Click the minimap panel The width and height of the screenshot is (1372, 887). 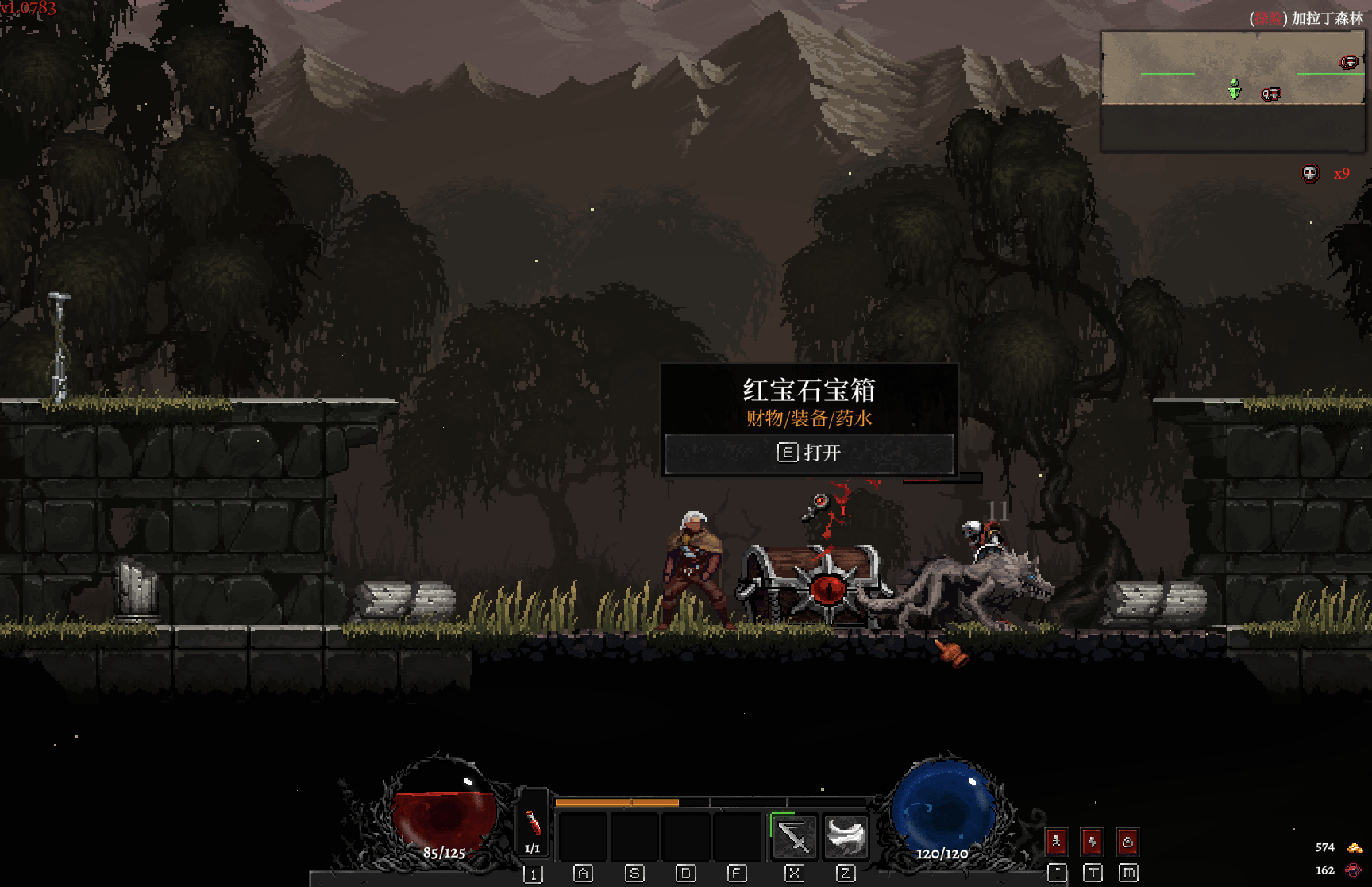pos(1233,91)
